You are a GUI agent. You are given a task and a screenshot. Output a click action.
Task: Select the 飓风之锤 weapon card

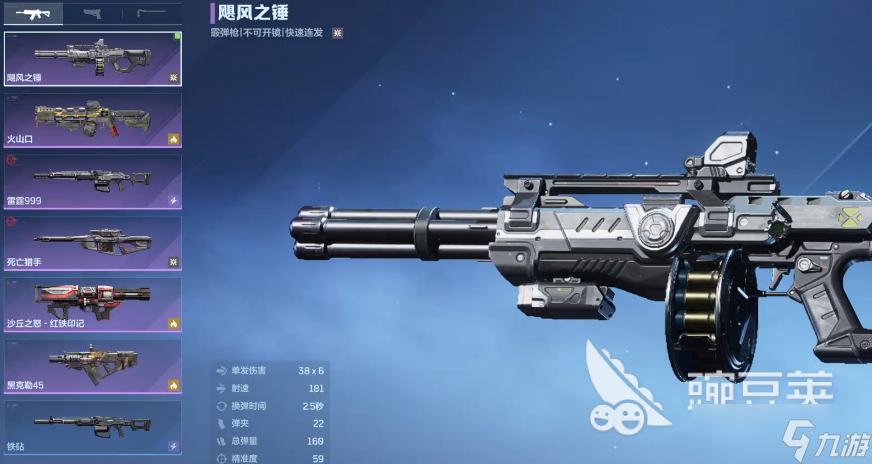click(93, 59)
